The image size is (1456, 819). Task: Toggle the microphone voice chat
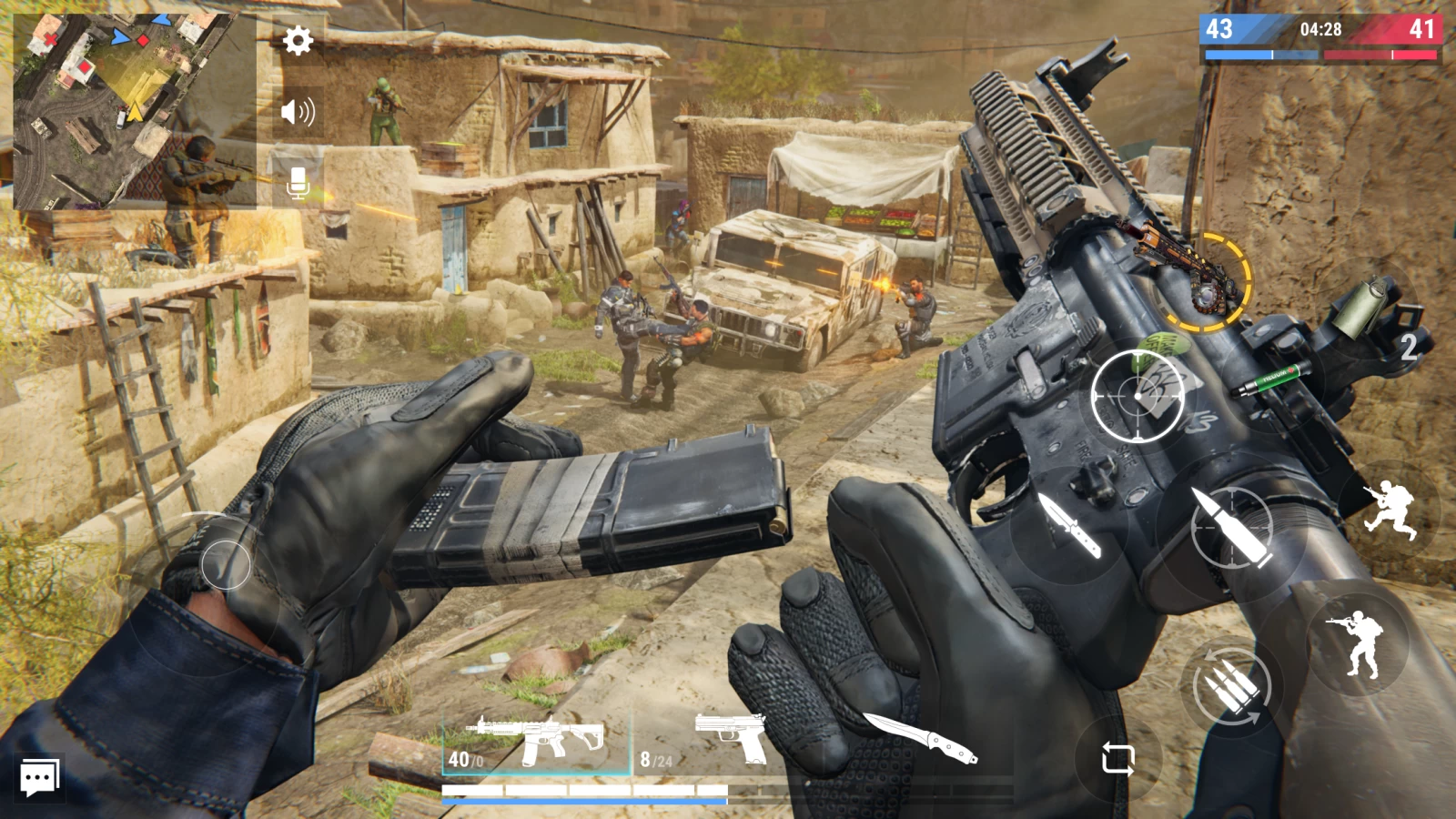[298, 182]
